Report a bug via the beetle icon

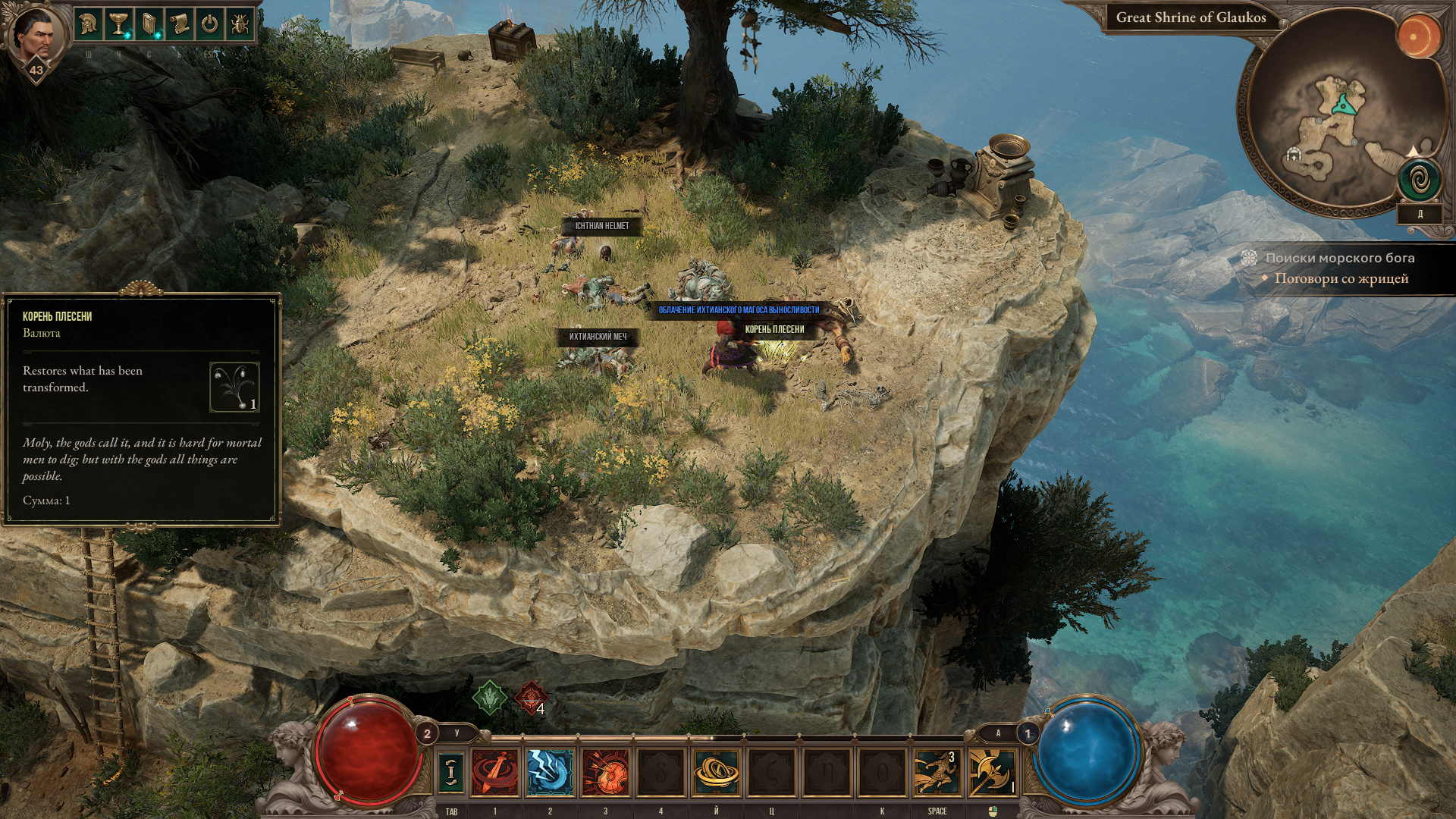240,25
